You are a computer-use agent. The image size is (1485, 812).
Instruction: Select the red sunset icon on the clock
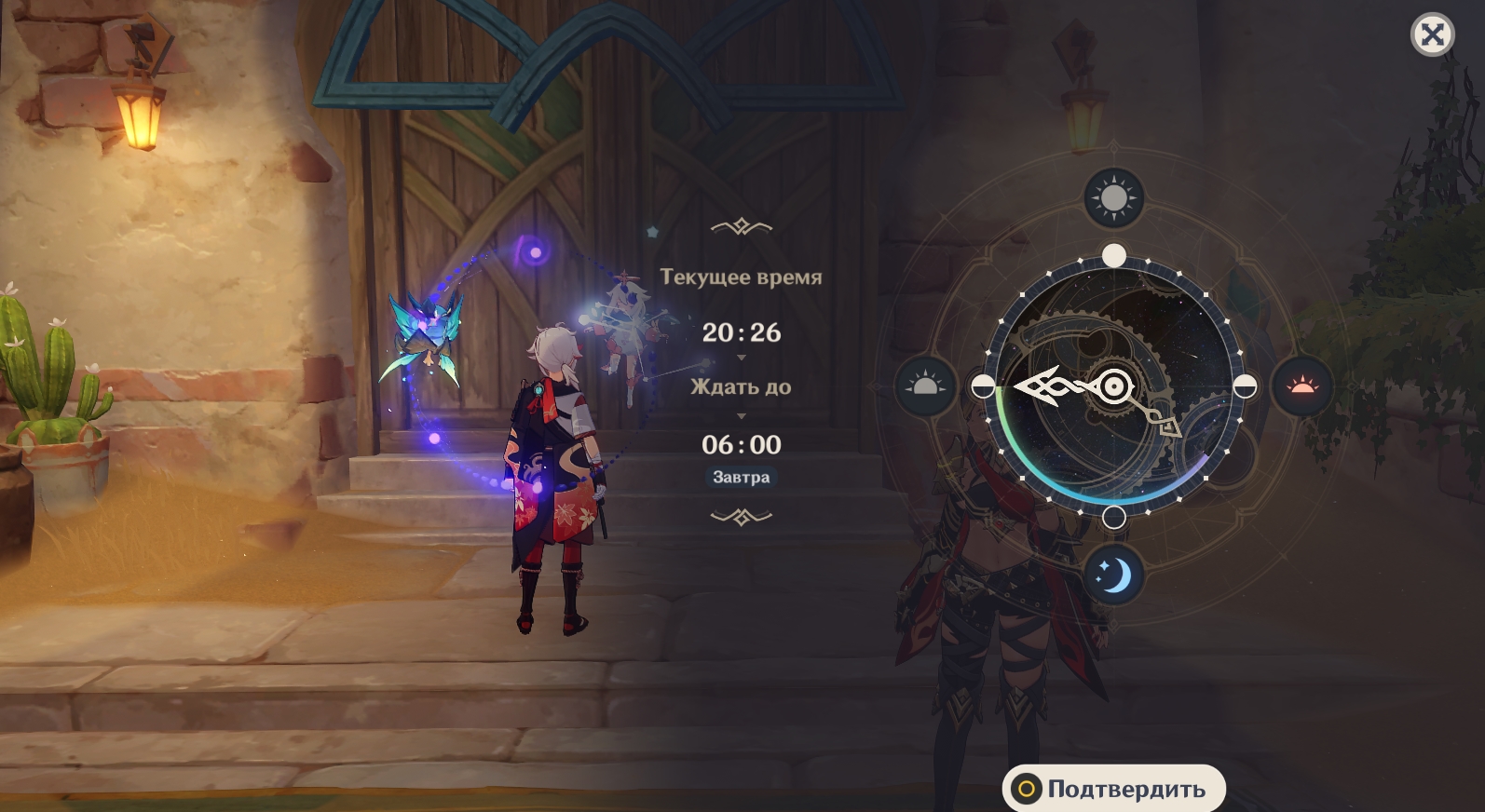tap(1301, 386)
